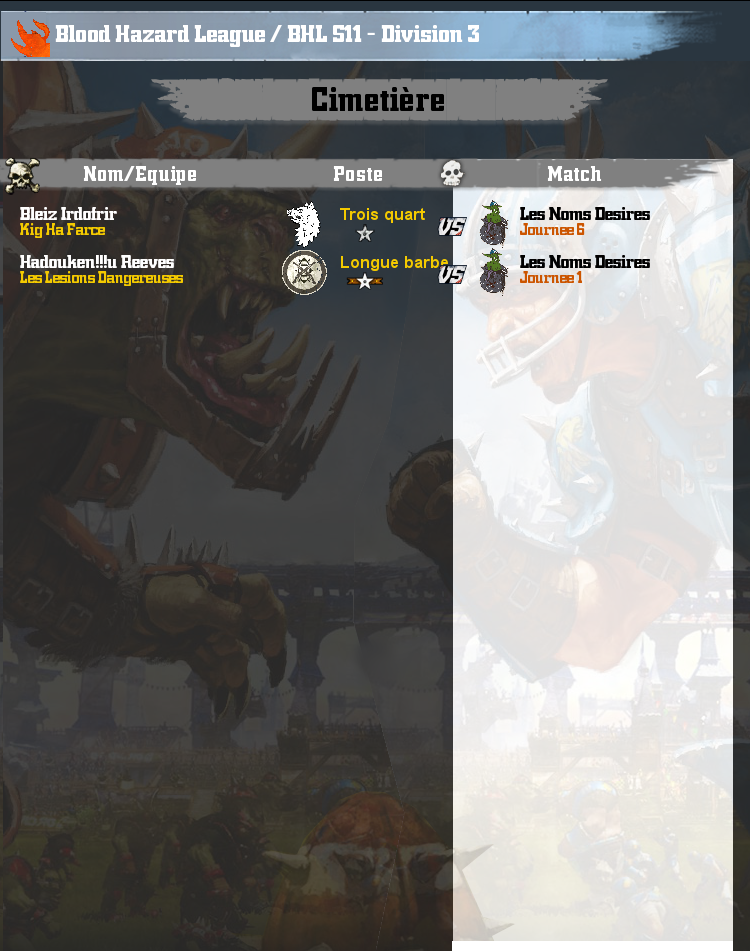View the Kig Ha Farce team page
The width and height of the screenshot is (750, 951).
click(x=62, y=230)
